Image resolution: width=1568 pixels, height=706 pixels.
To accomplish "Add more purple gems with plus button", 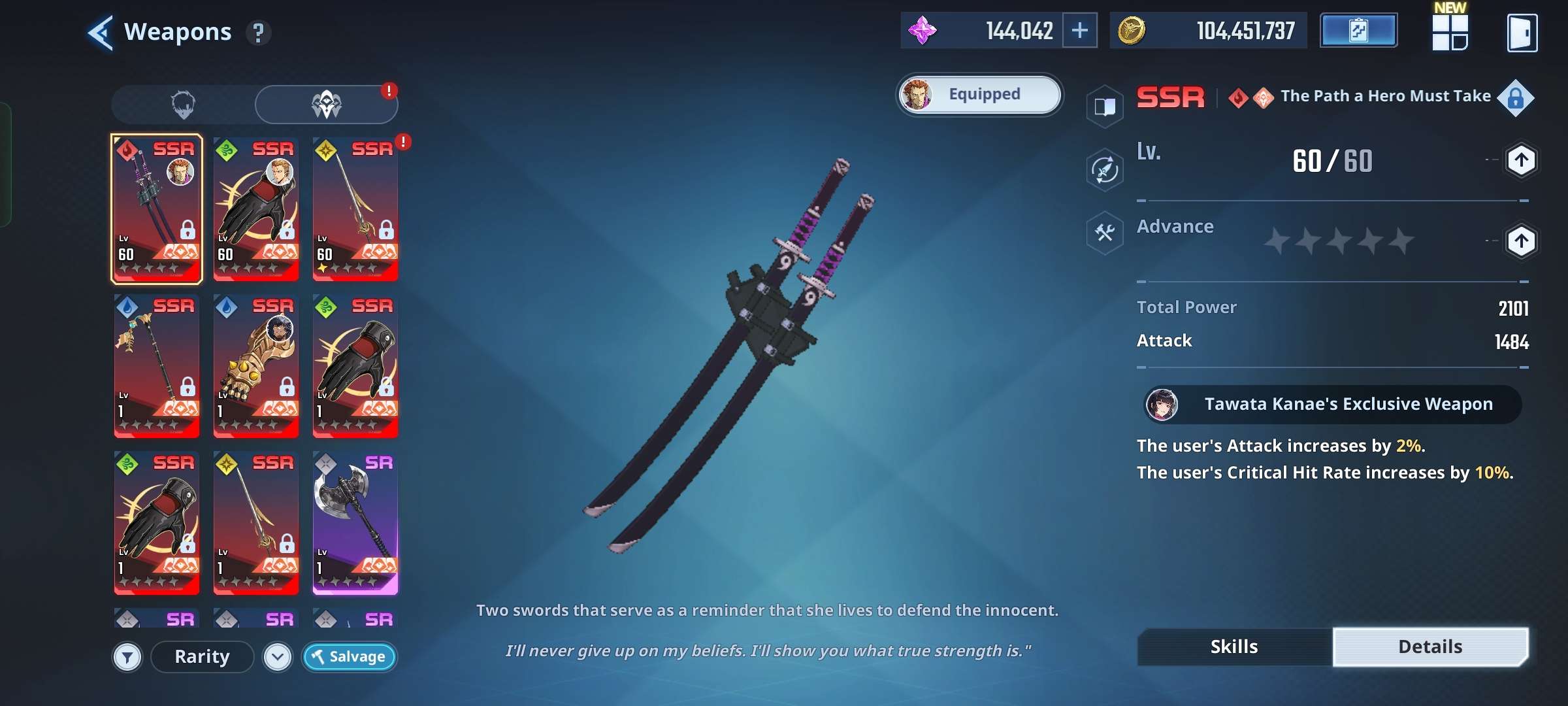I will click(x=1079, y=31).
